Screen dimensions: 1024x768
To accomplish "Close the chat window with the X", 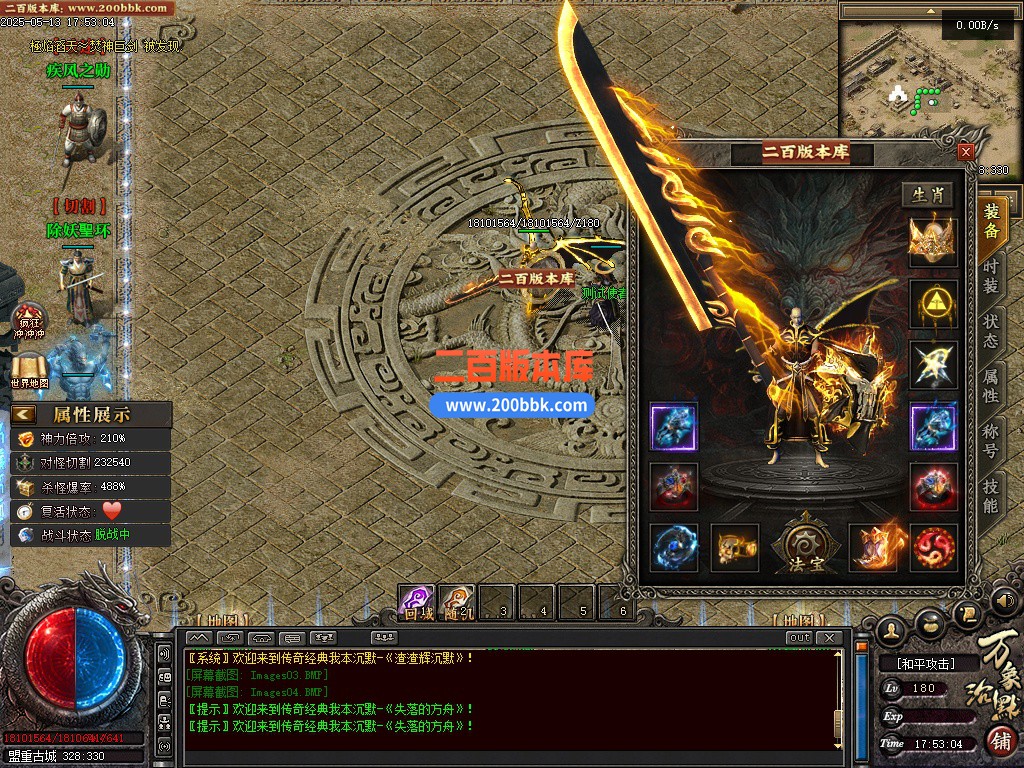I will pos(828,638).
